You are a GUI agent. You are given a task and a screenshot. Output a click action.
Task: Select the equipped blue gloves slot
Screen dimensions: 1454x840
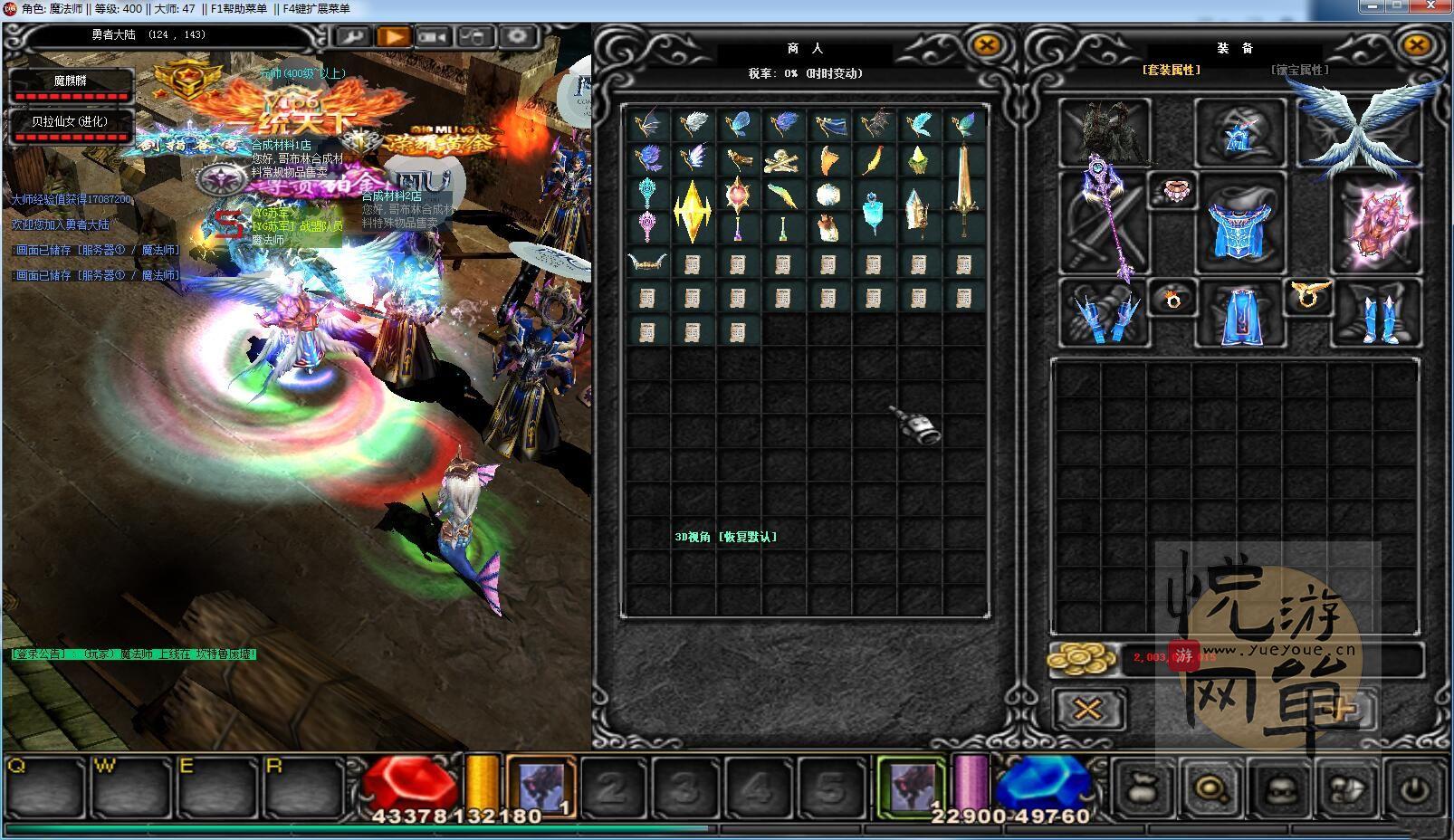1105,314
